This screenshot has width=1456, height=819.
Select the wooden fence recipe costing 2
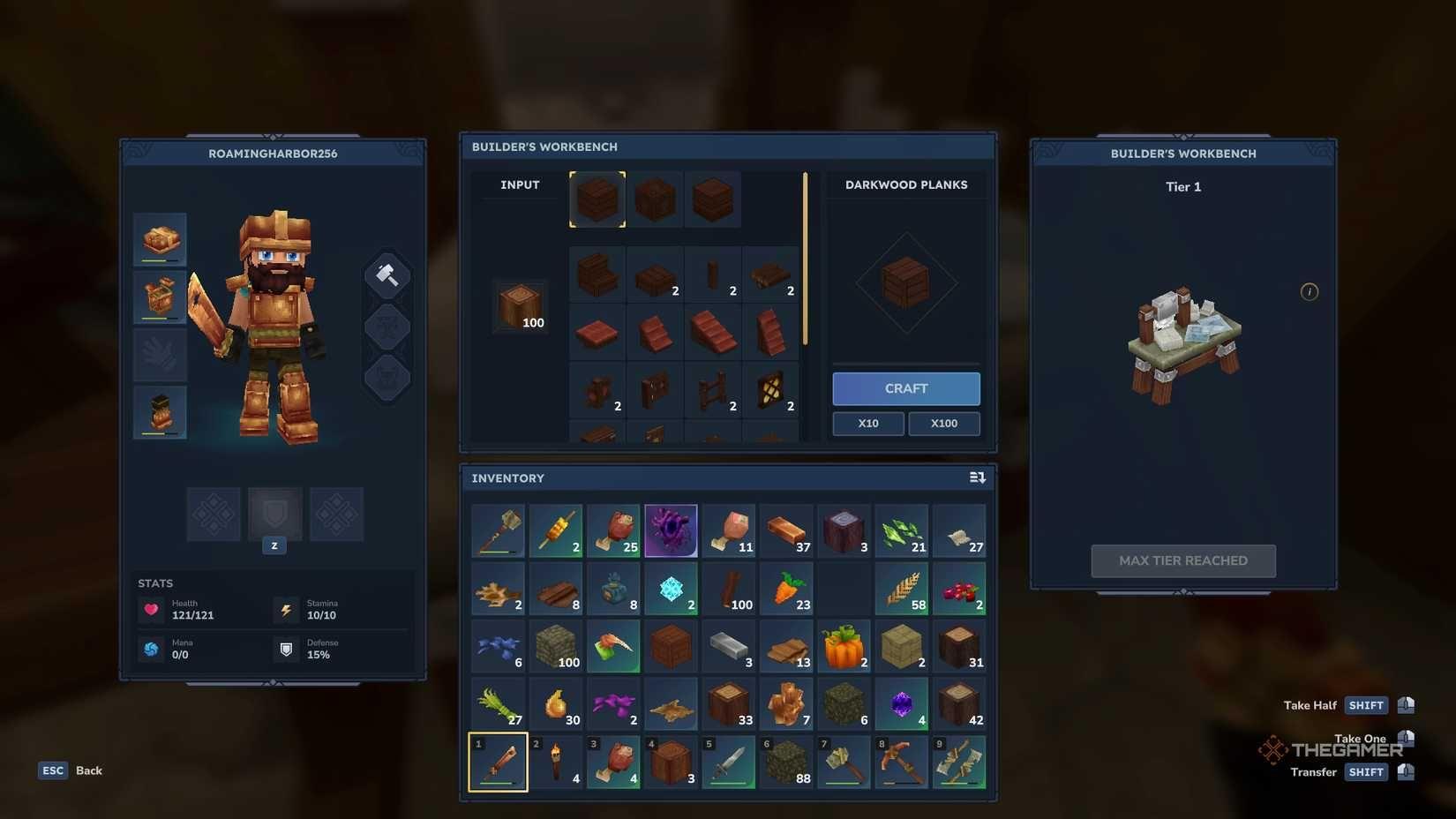(x=713, y=390)
